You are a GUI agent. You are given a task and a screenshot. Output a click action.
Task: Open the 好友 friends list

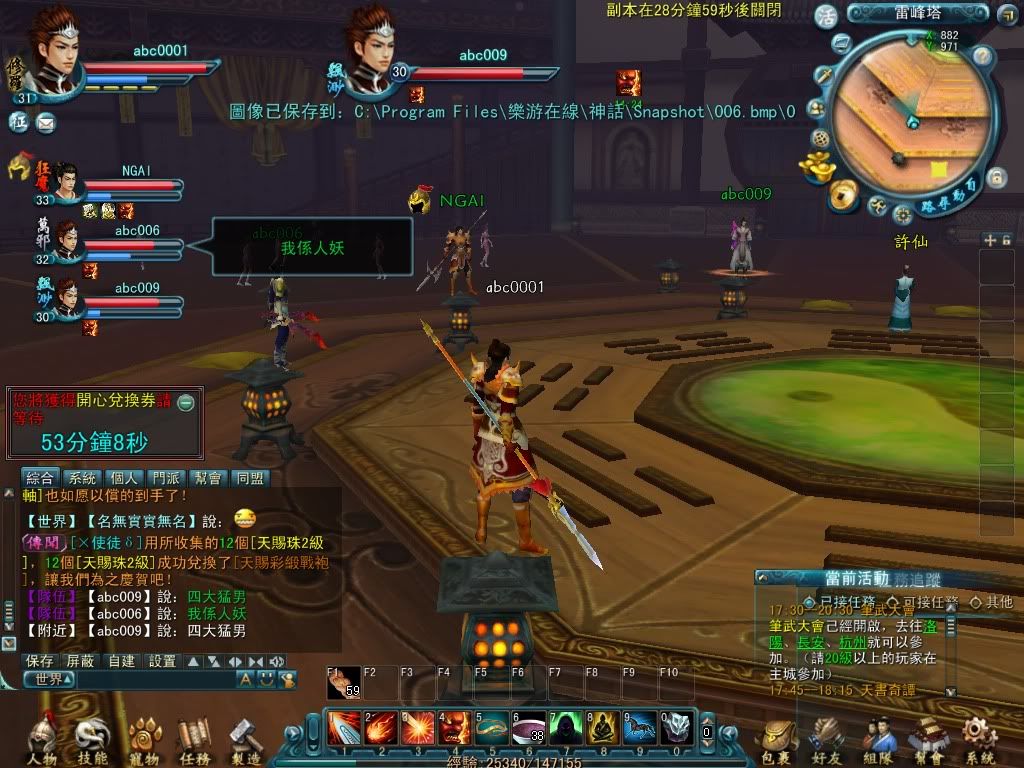pos(828,741)
